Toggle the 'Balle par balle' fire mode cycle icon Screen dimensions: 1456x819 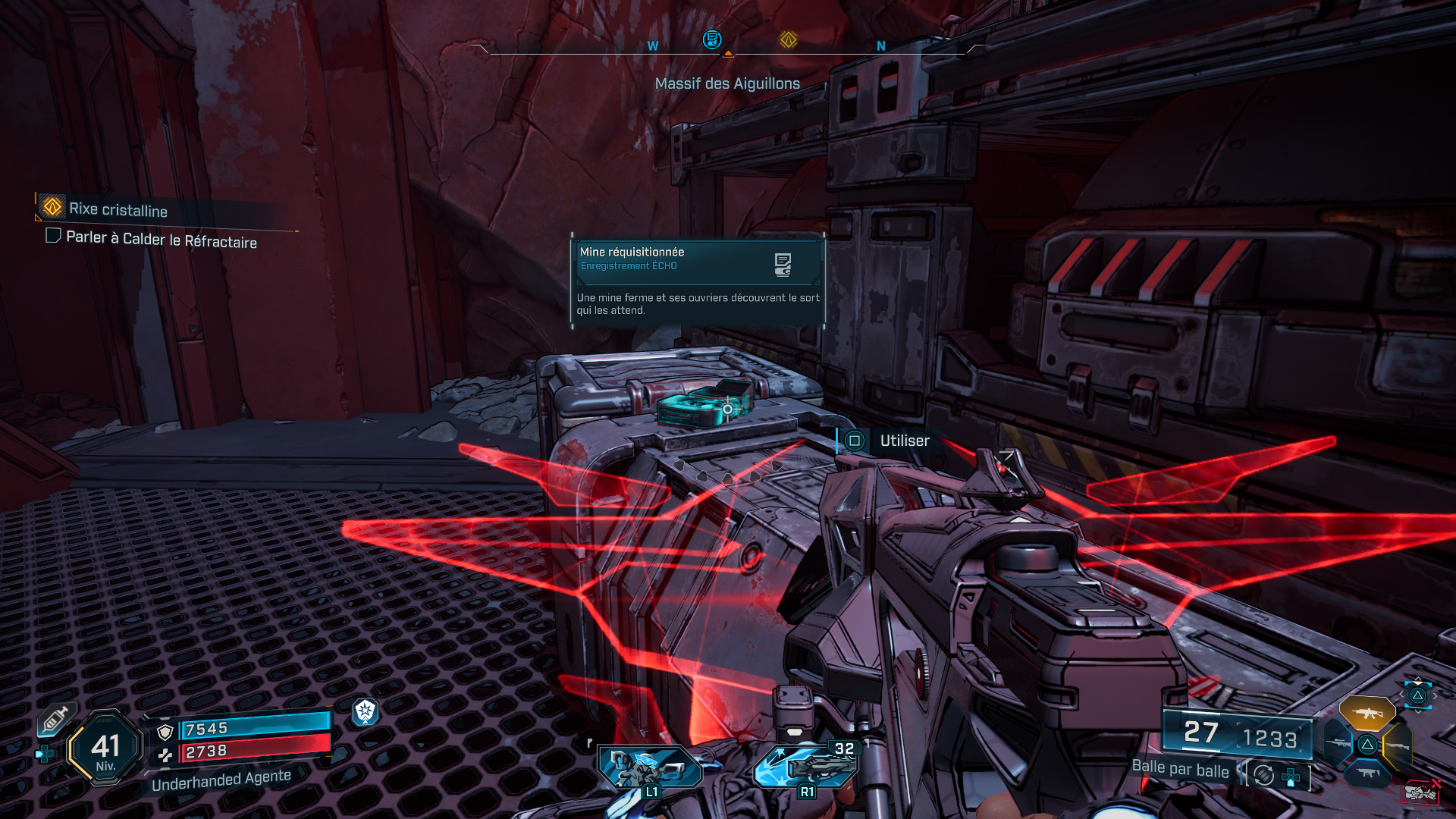click(1263, 774)
